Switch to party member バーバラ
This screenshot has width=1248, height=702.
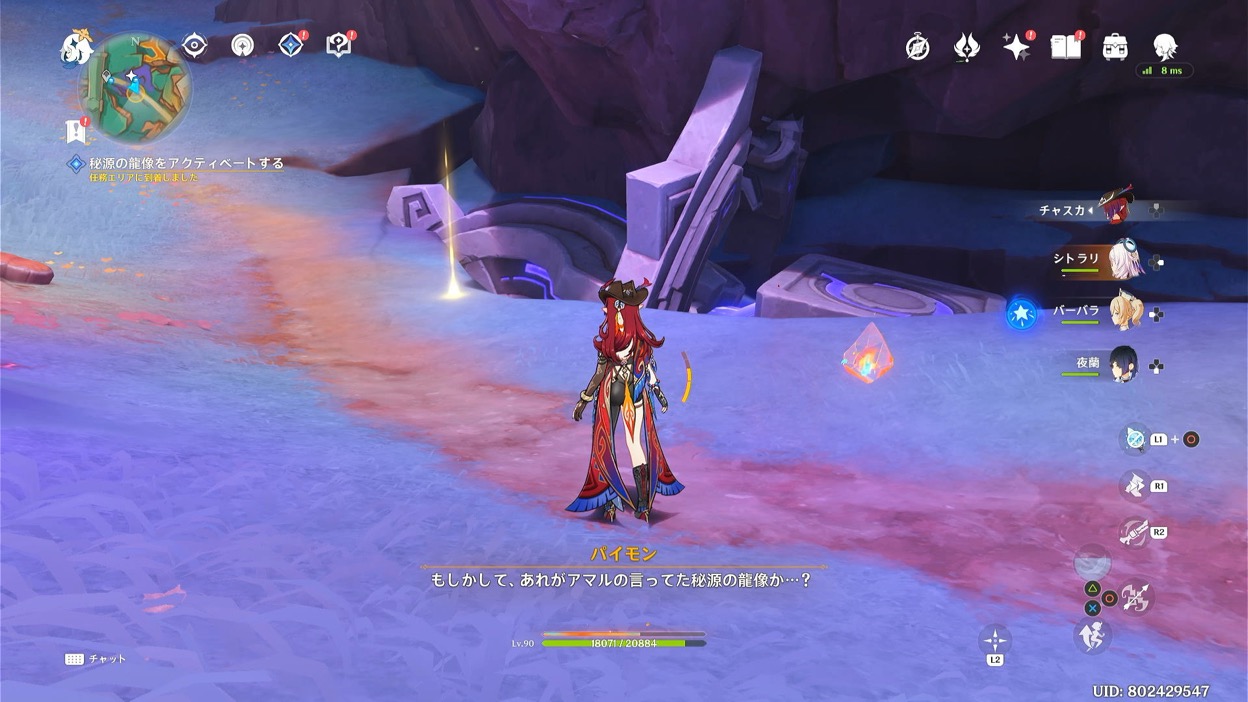tap(1124, 313)
